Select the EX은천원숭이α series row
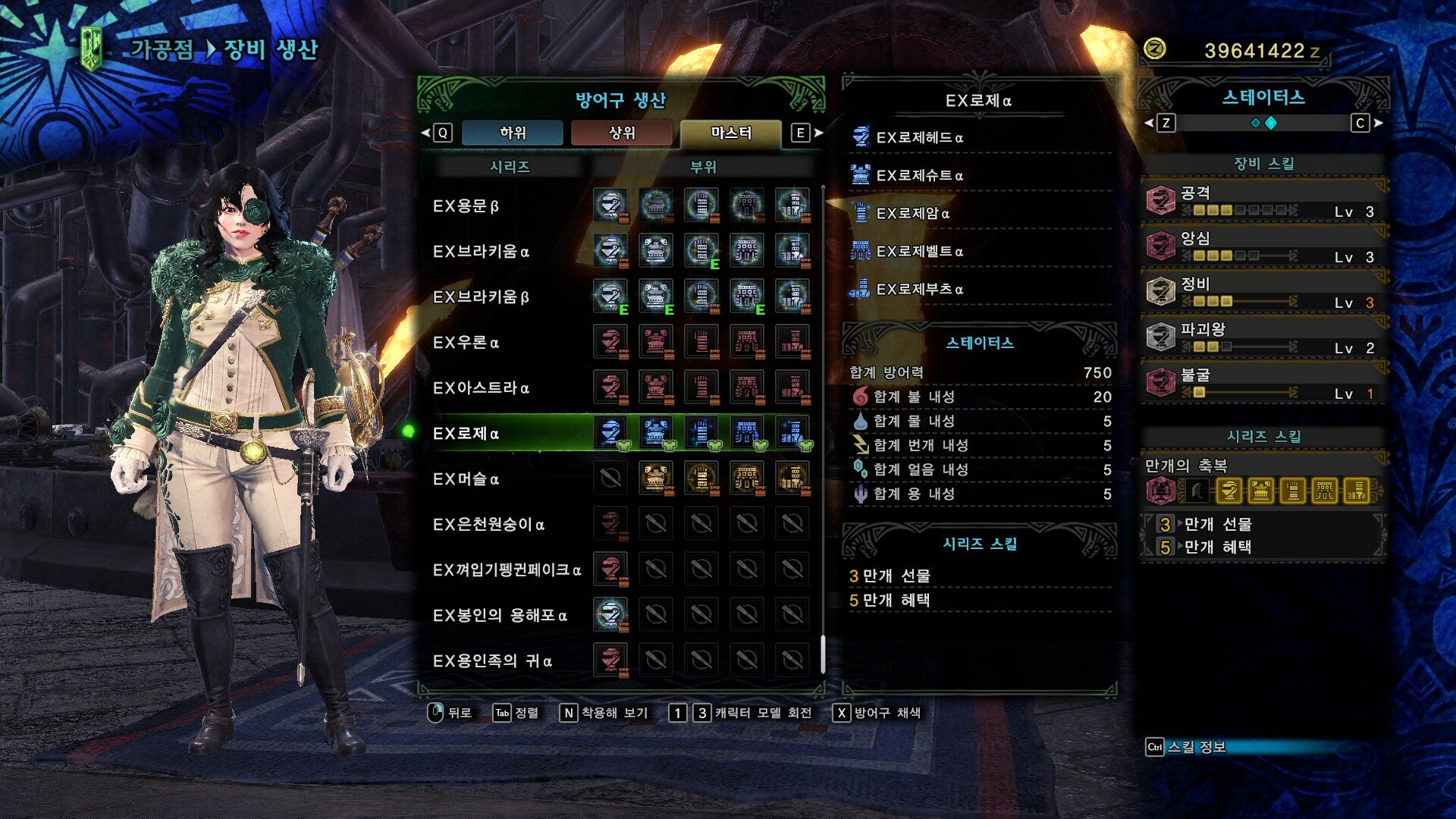Image resolution: width=1456 pixels, height=819 pixels. pyautogui.click(x=488, y=525)
